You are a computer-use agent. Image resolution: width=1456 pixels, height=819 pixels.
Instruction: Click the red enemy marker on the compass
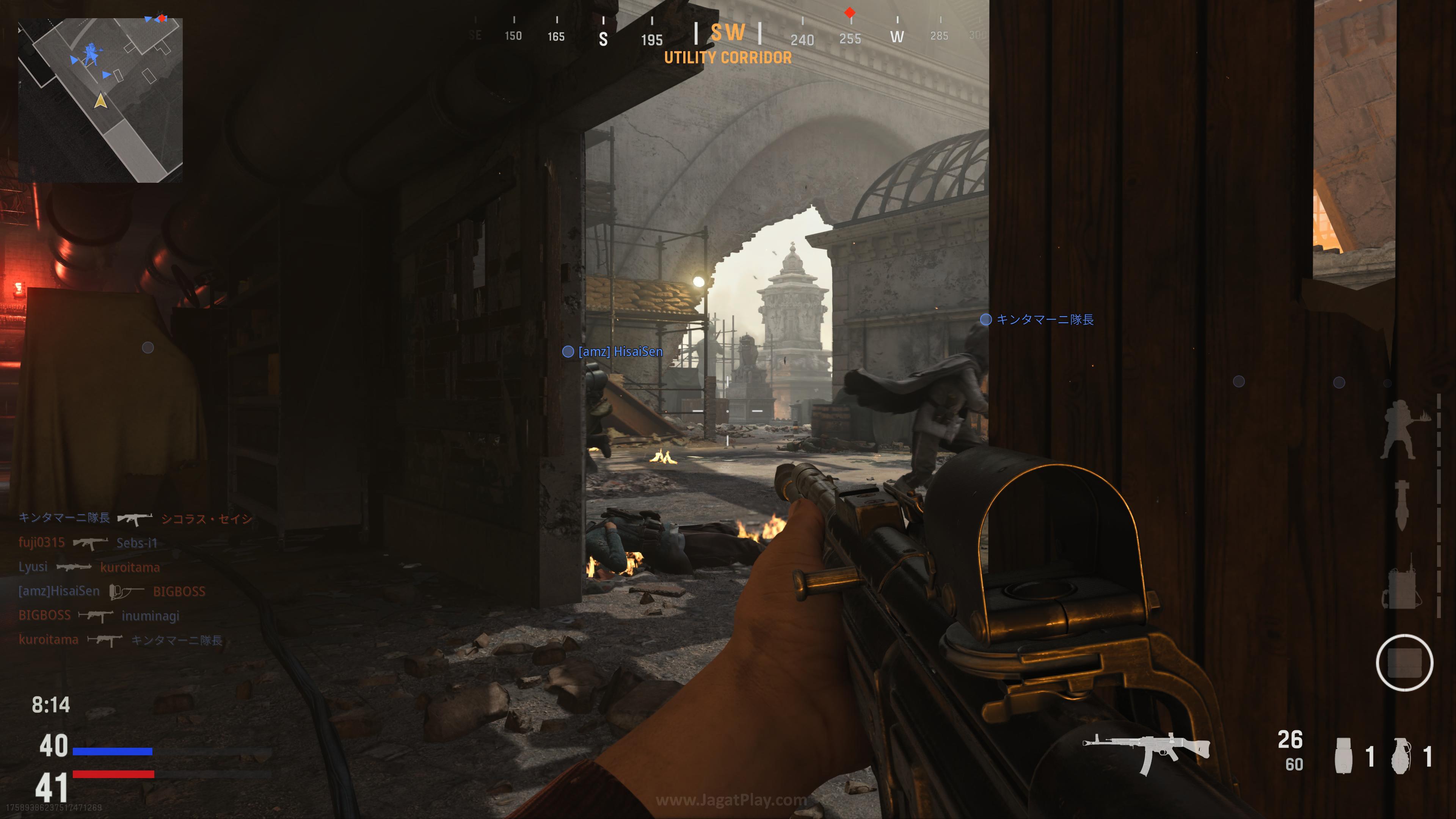[x=849, y=13]
